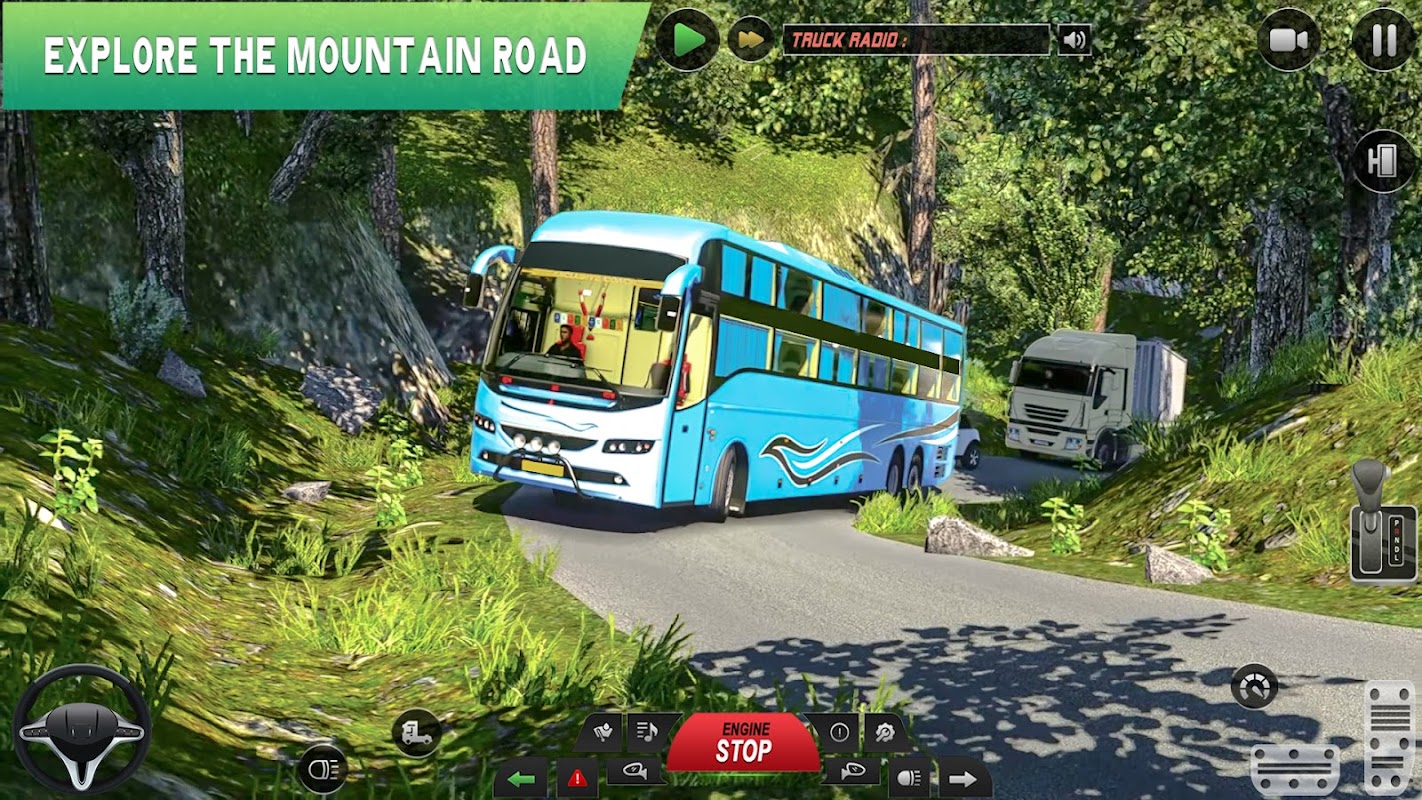Apply the brake pedal
The height and width of the screenshot is (800, 1422).
click(1294, 768)
